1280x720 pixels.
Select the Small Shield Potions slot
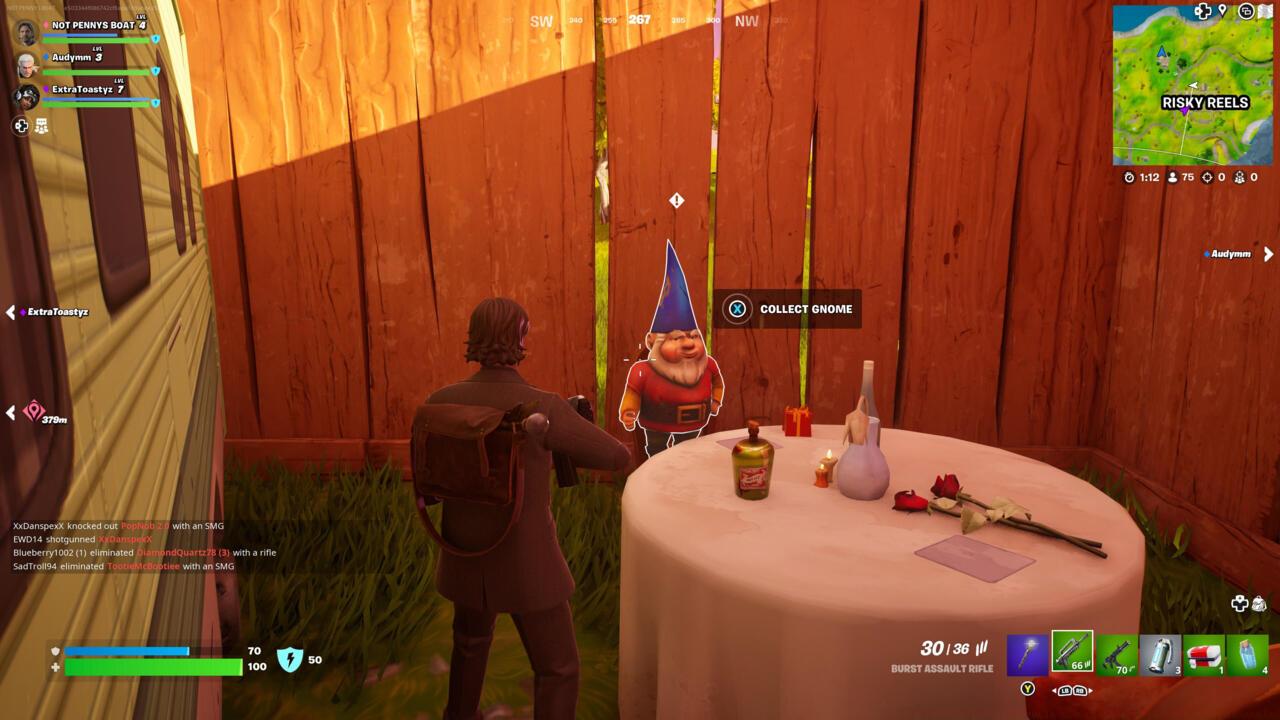tap(1248, 655)
